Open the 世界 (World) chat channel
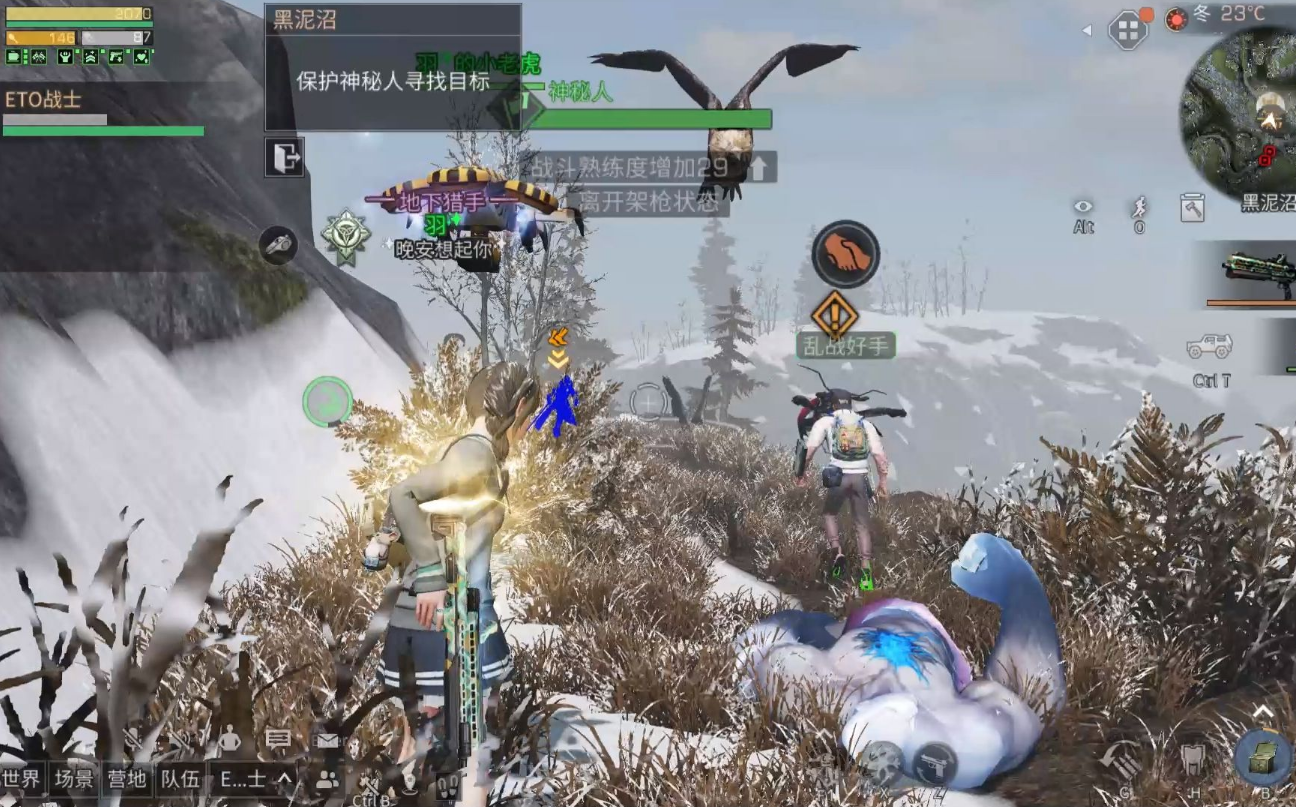1296x807 pixels. 23,779
